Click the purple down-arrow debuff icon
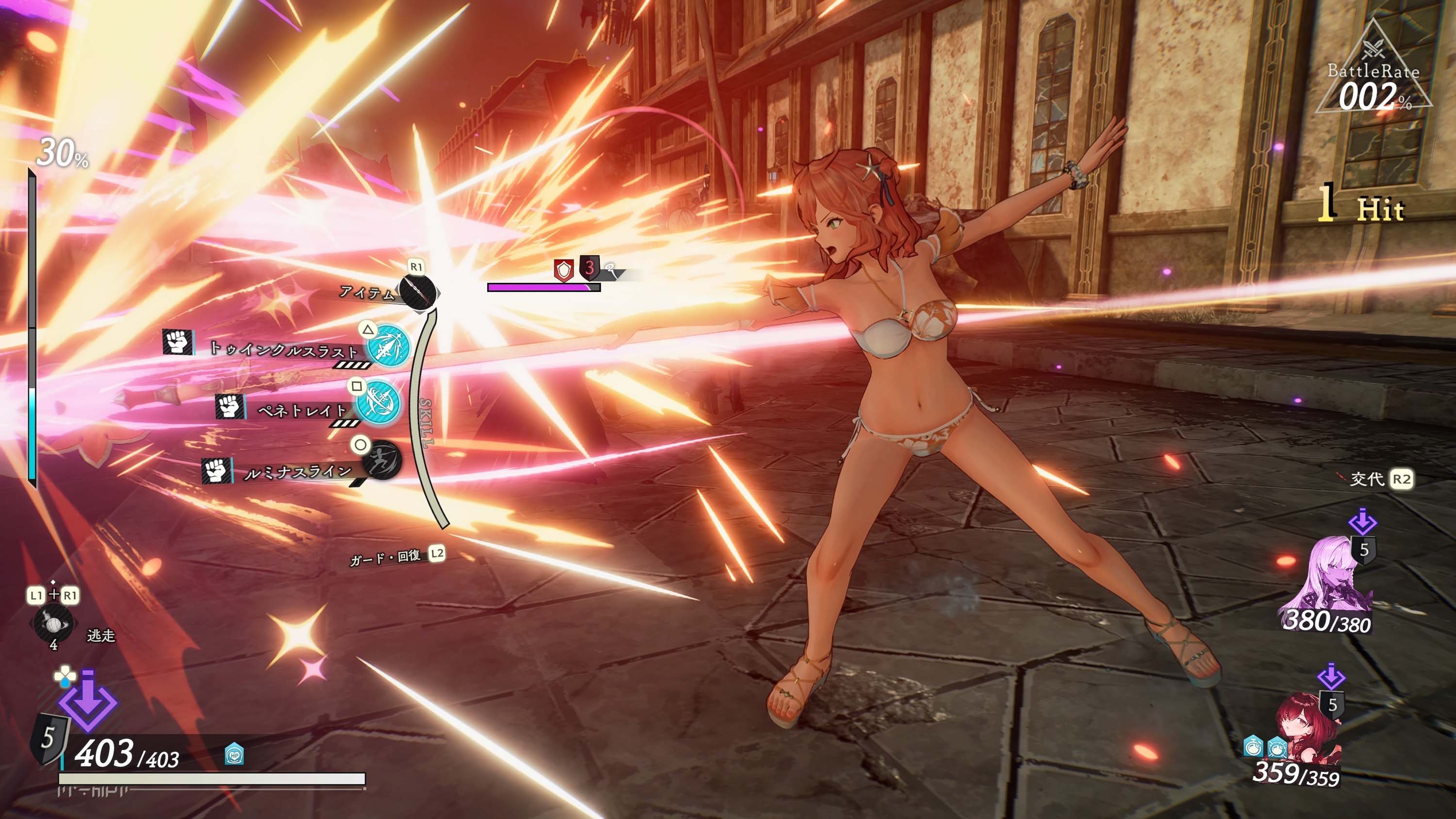 click(88, 703)
